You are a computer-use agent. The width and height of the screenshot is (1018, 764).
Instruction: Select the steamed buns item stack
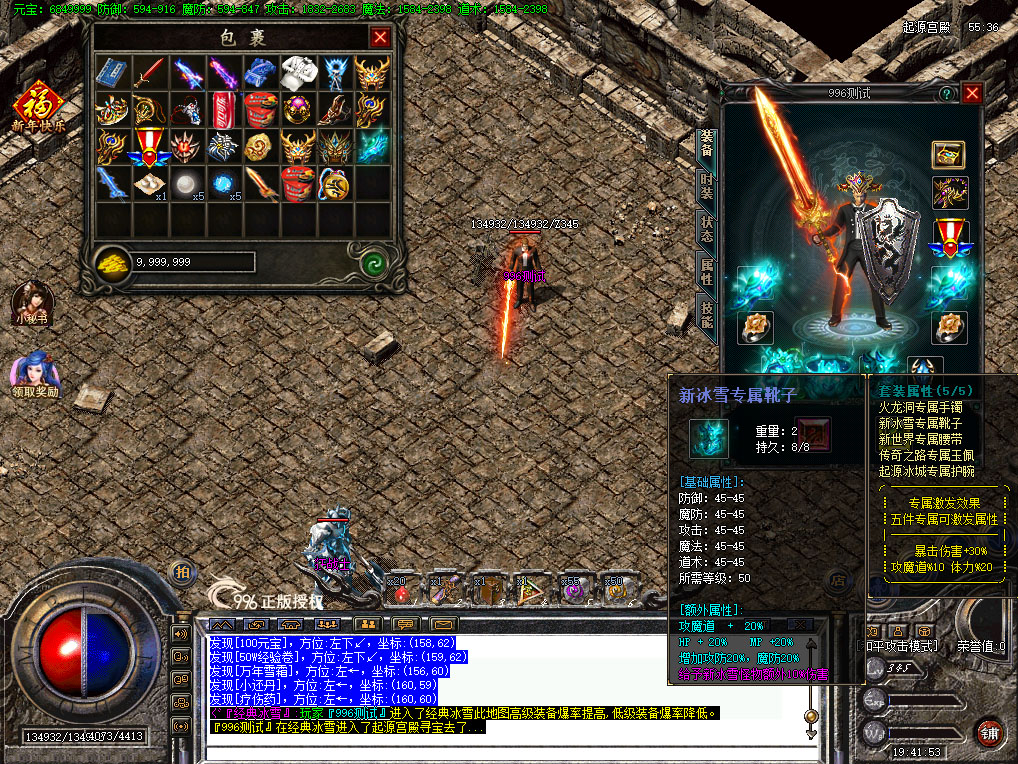coord(150,183)
